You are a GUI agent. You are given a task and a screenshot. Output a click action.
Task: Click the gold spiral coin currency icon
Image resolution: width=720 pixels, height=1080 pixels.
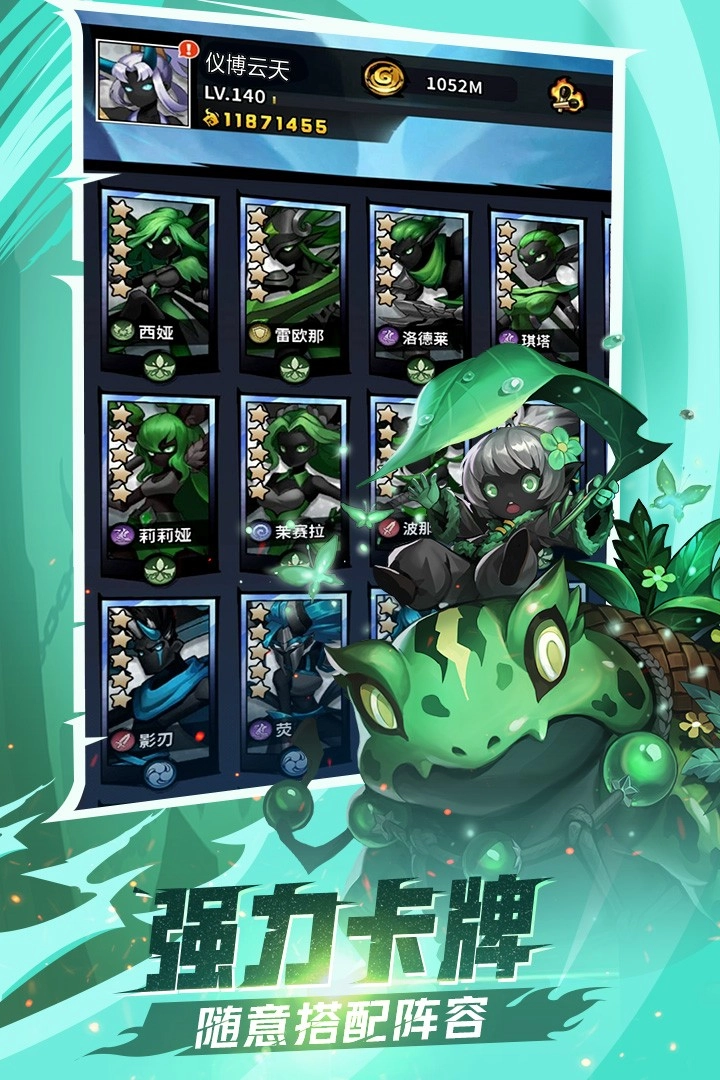[383, 83]
